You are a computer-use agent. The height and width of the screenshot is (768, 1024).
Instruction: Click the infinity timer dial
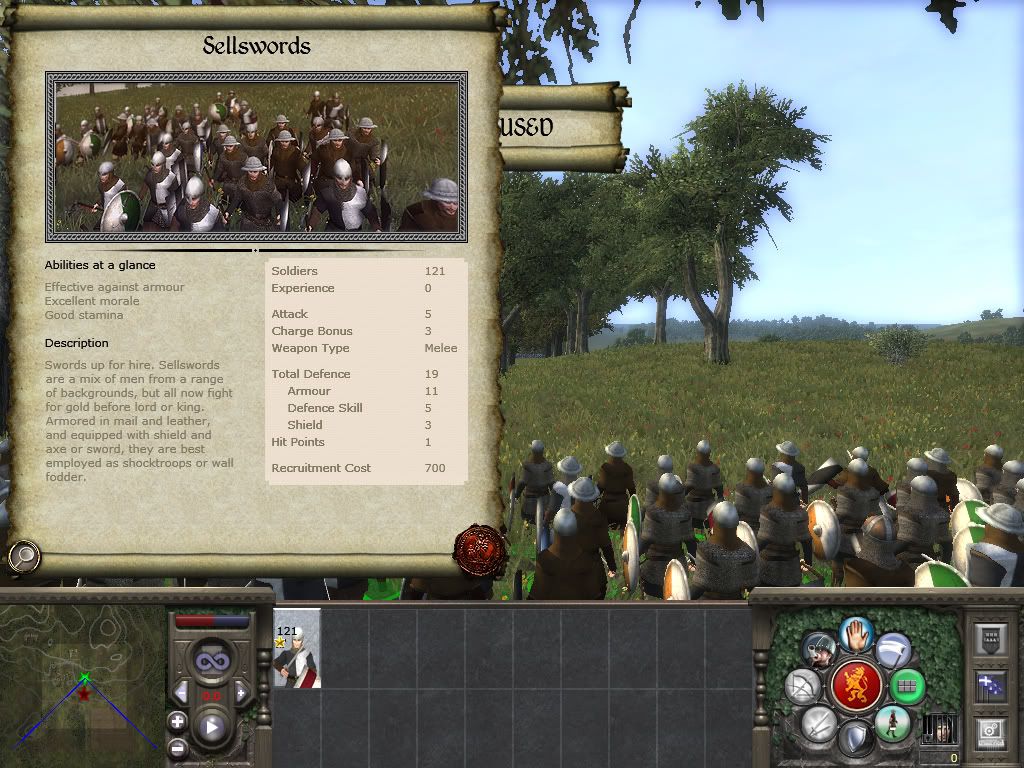211,660
